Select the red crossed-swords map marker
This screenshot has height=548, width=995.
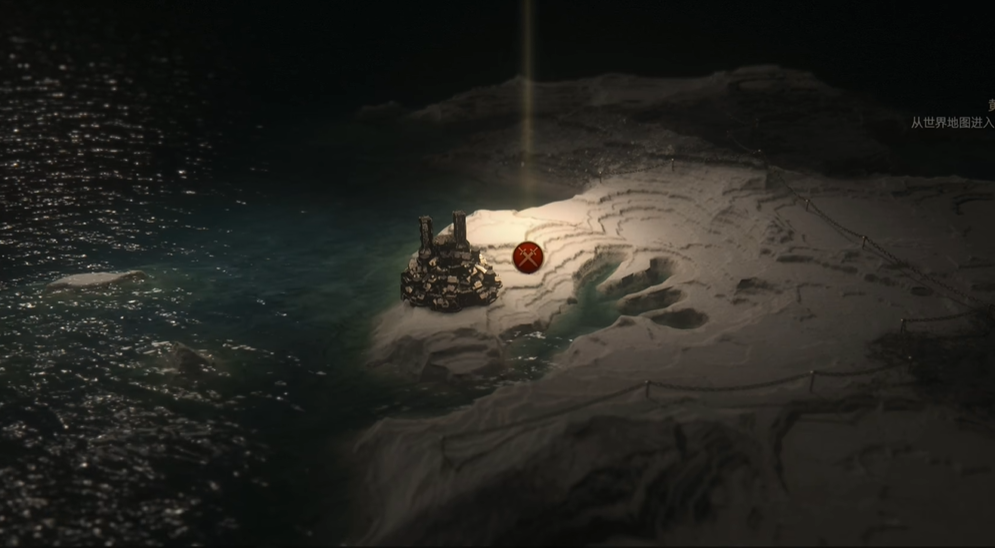click(527, 257)
